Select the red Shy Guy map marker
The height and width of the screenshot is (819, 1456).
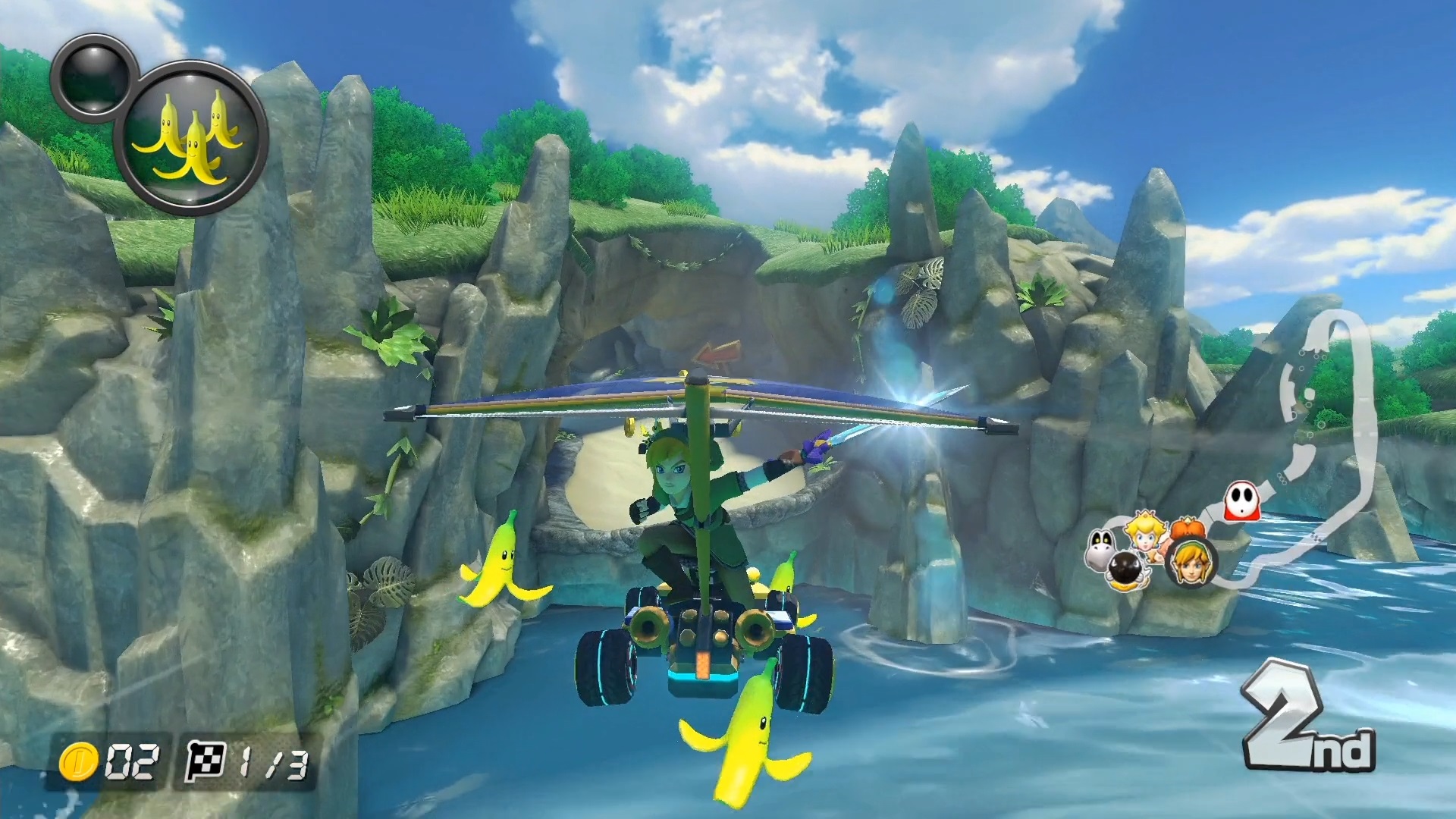click(x=1241, y=502)
